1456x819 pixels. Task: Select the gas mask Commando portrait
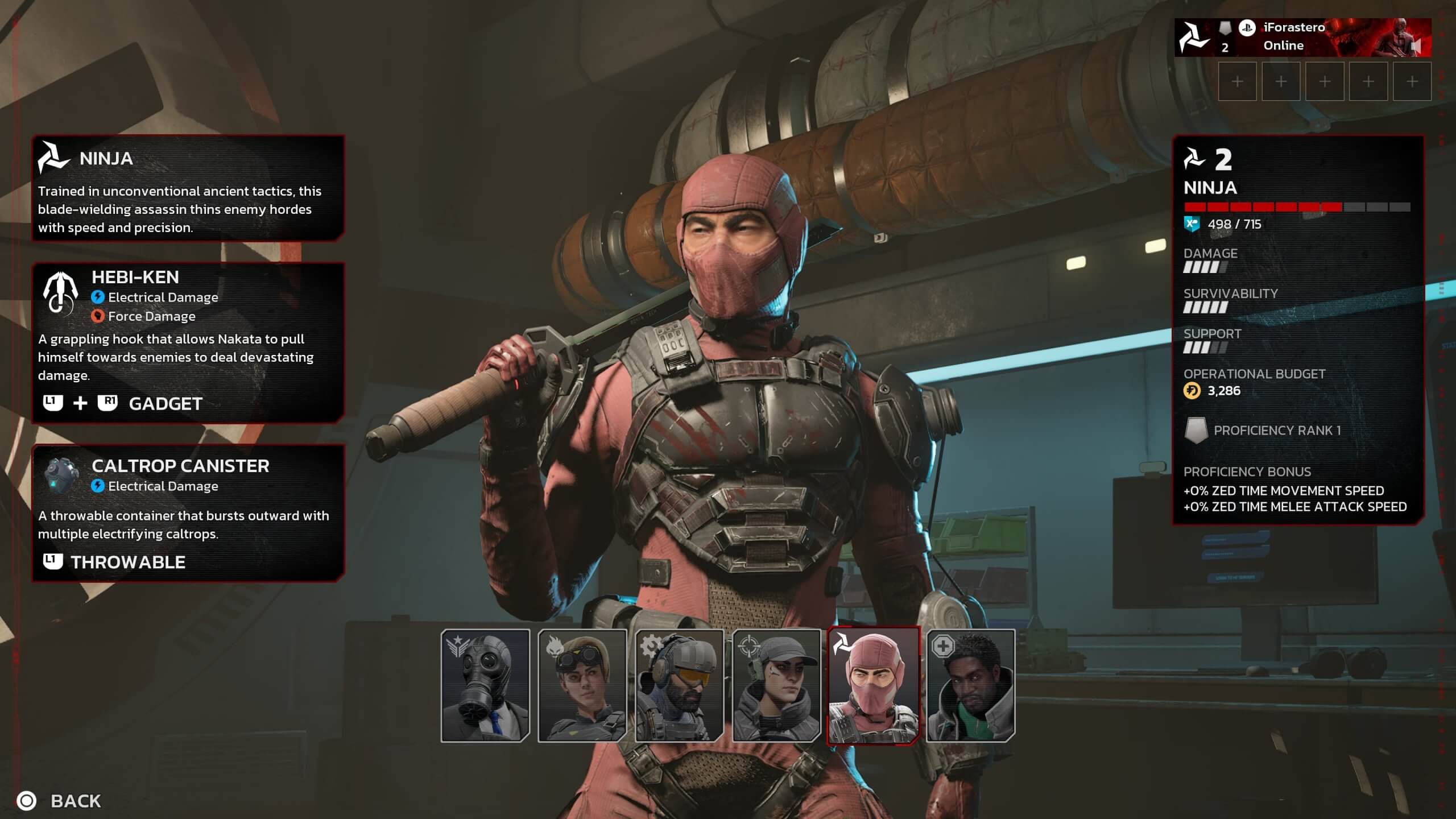pos(485,685)
